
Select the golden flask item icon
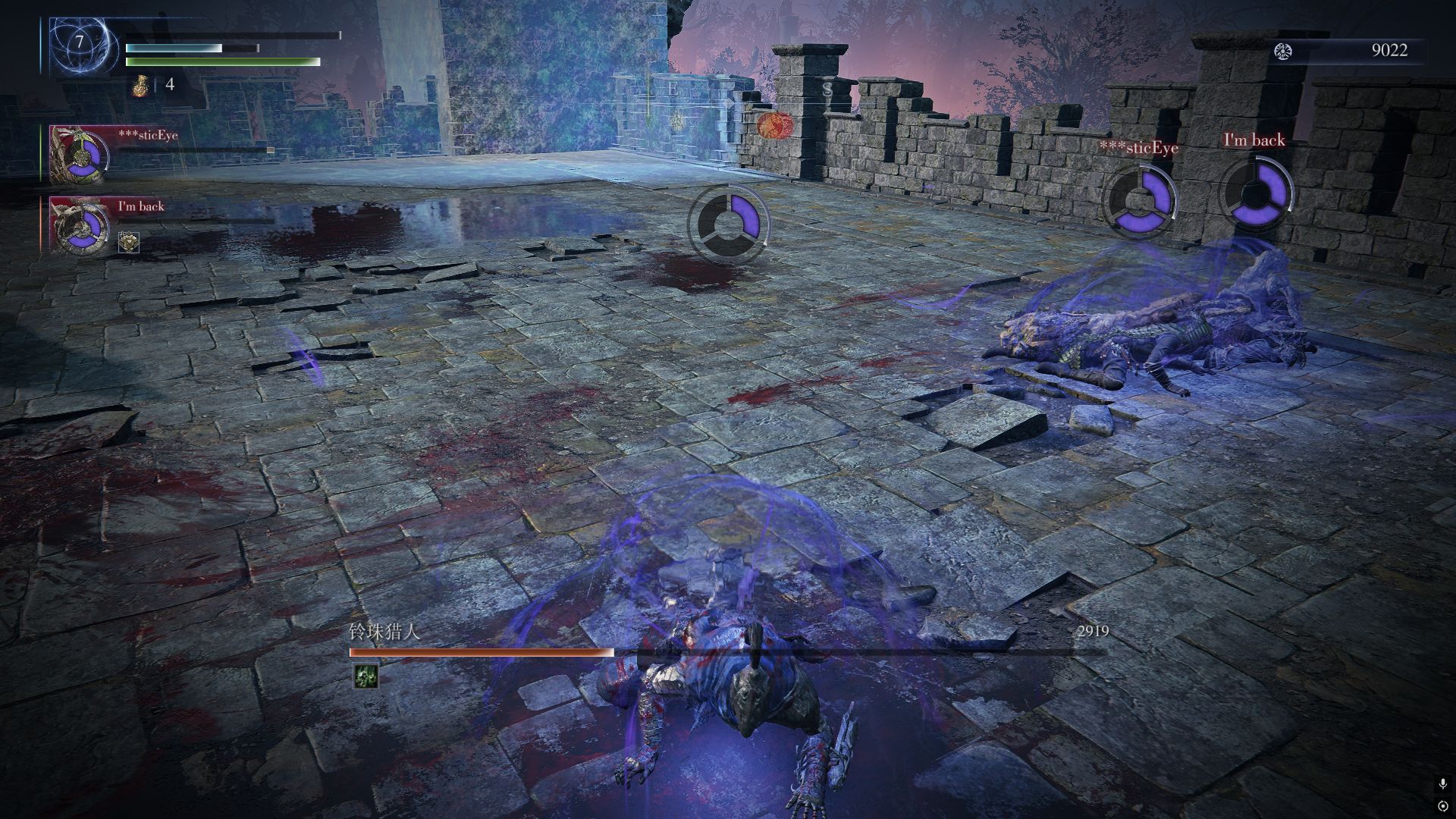[139, 86]
